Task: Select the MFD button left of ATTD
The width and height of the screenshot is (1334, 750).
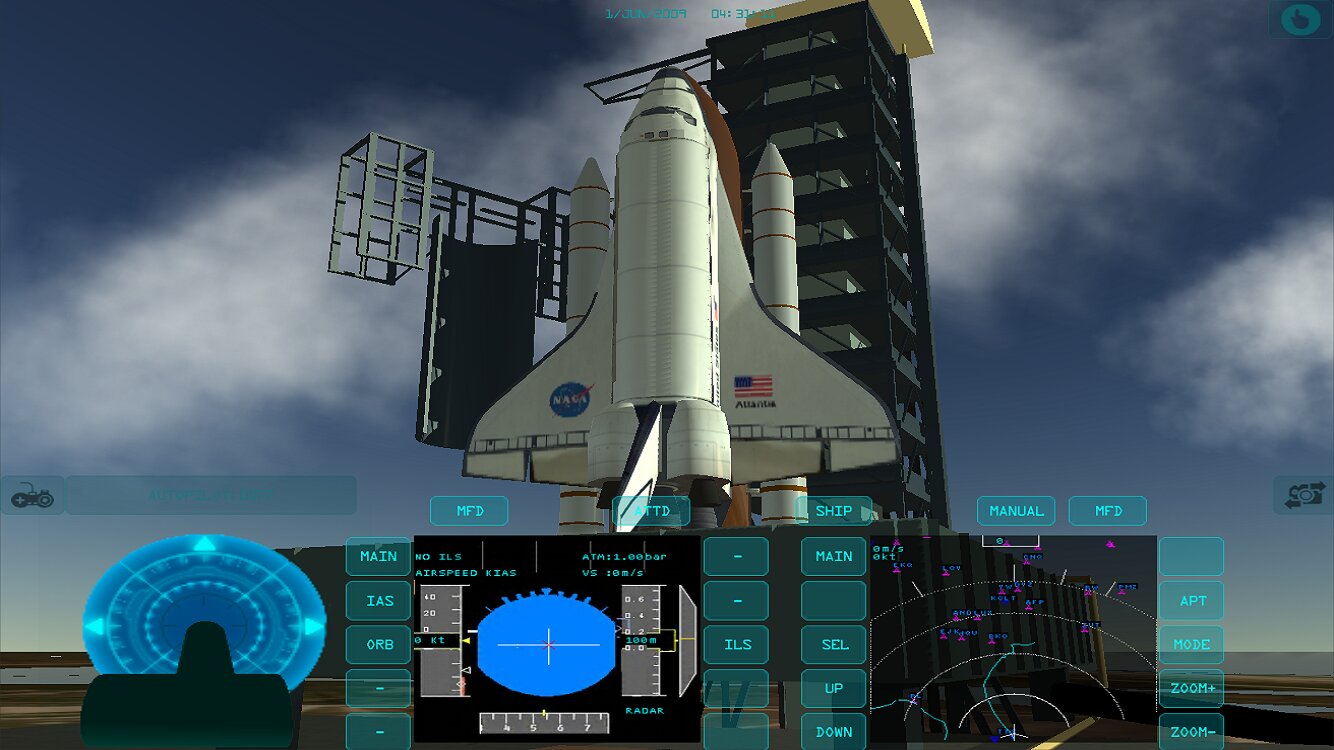Action: click(469, 511)
